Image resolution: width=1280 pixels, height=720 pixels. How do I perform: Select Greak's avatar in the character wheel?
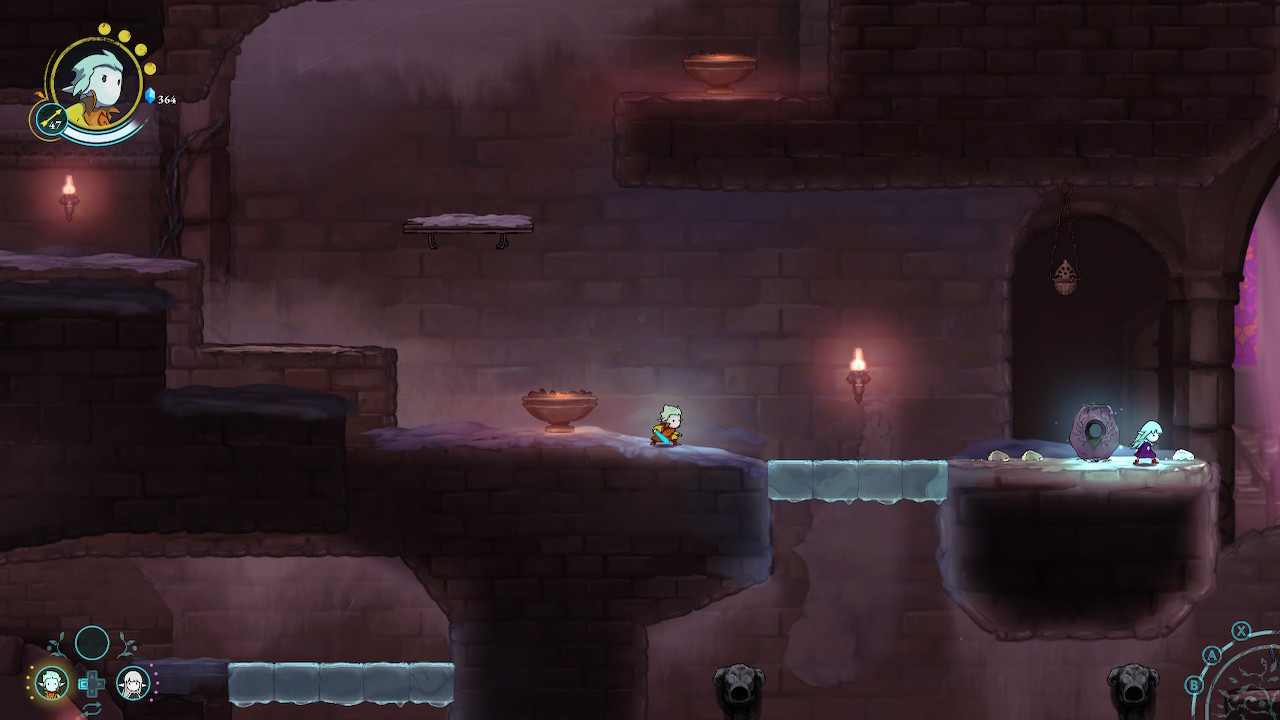pyautogui.click(x=52, y=683)
